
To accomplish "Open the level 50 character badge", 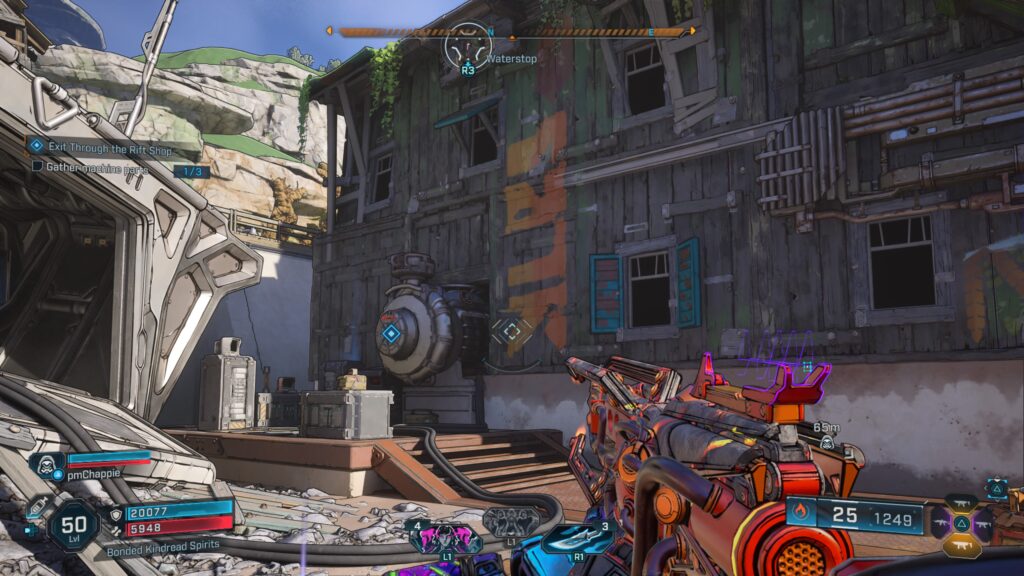I will 74,524.
